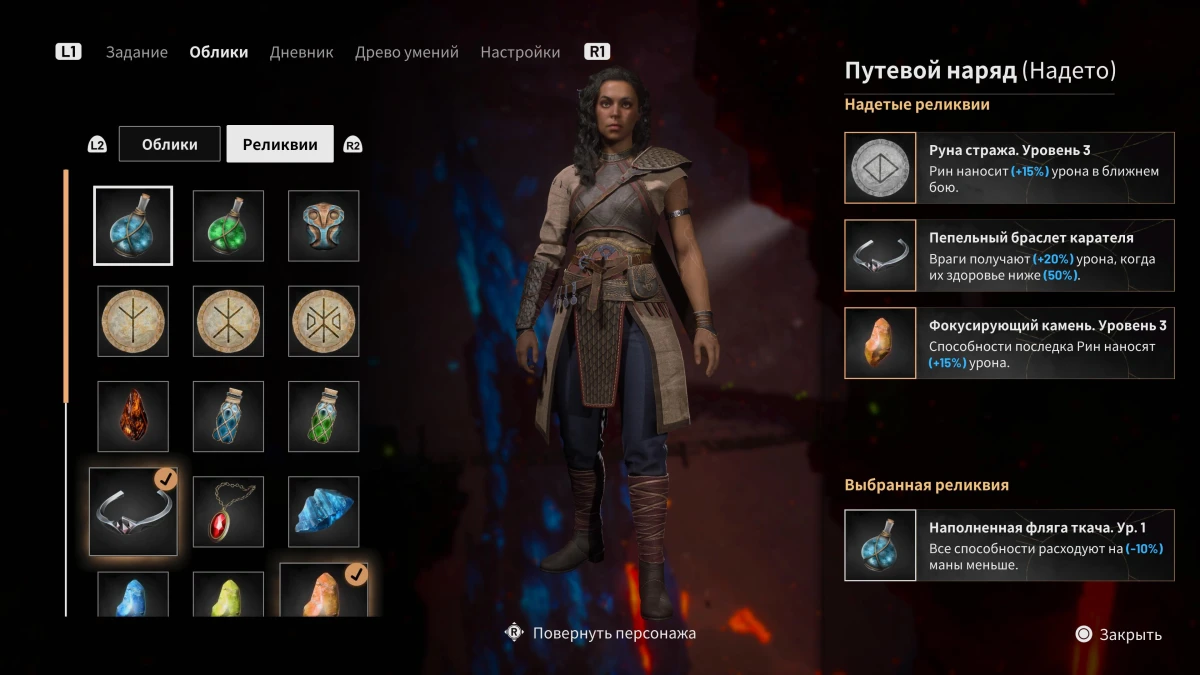Switch to the Облики sub-tab beside Реликвии

tap(170, 144)
